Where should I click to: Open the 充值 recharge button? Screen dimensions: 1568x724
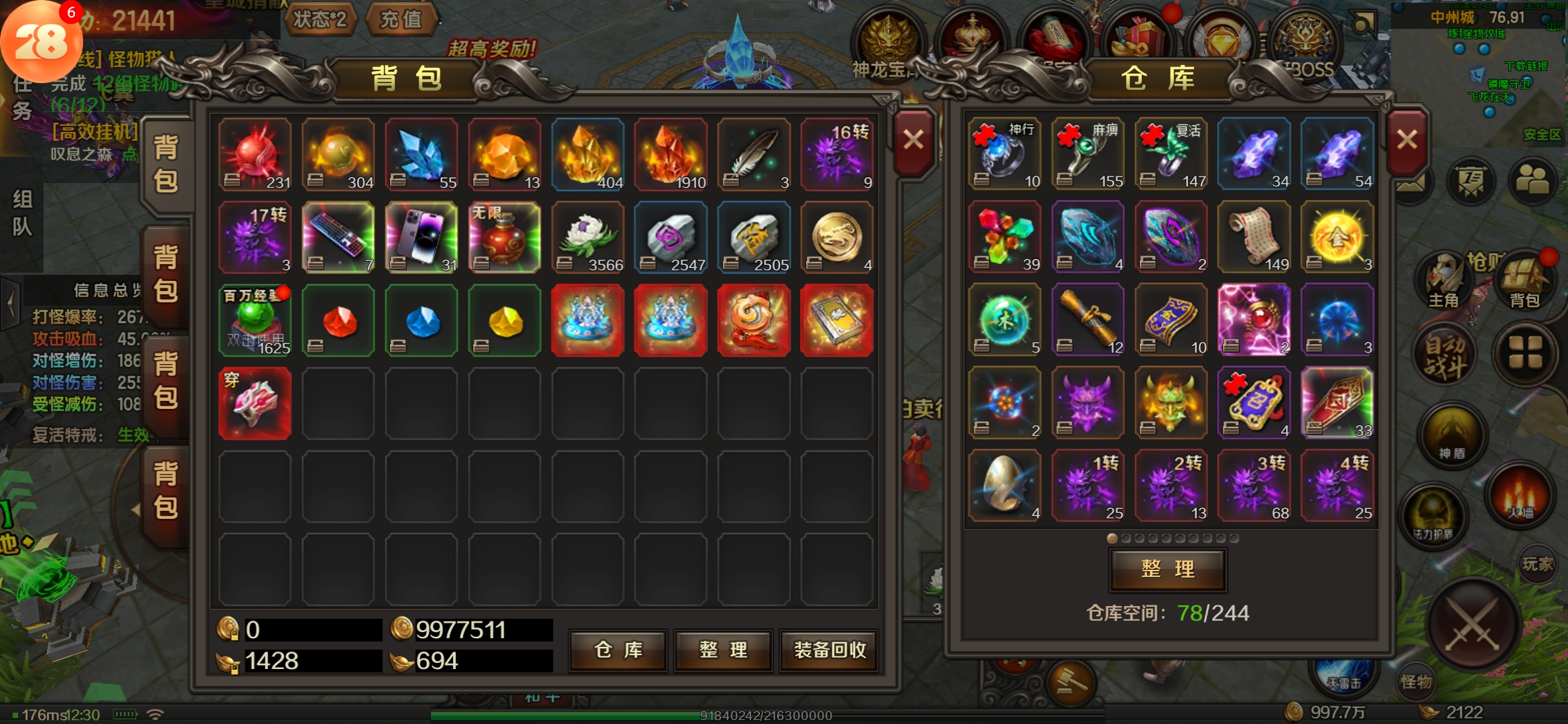pos(401,19)
